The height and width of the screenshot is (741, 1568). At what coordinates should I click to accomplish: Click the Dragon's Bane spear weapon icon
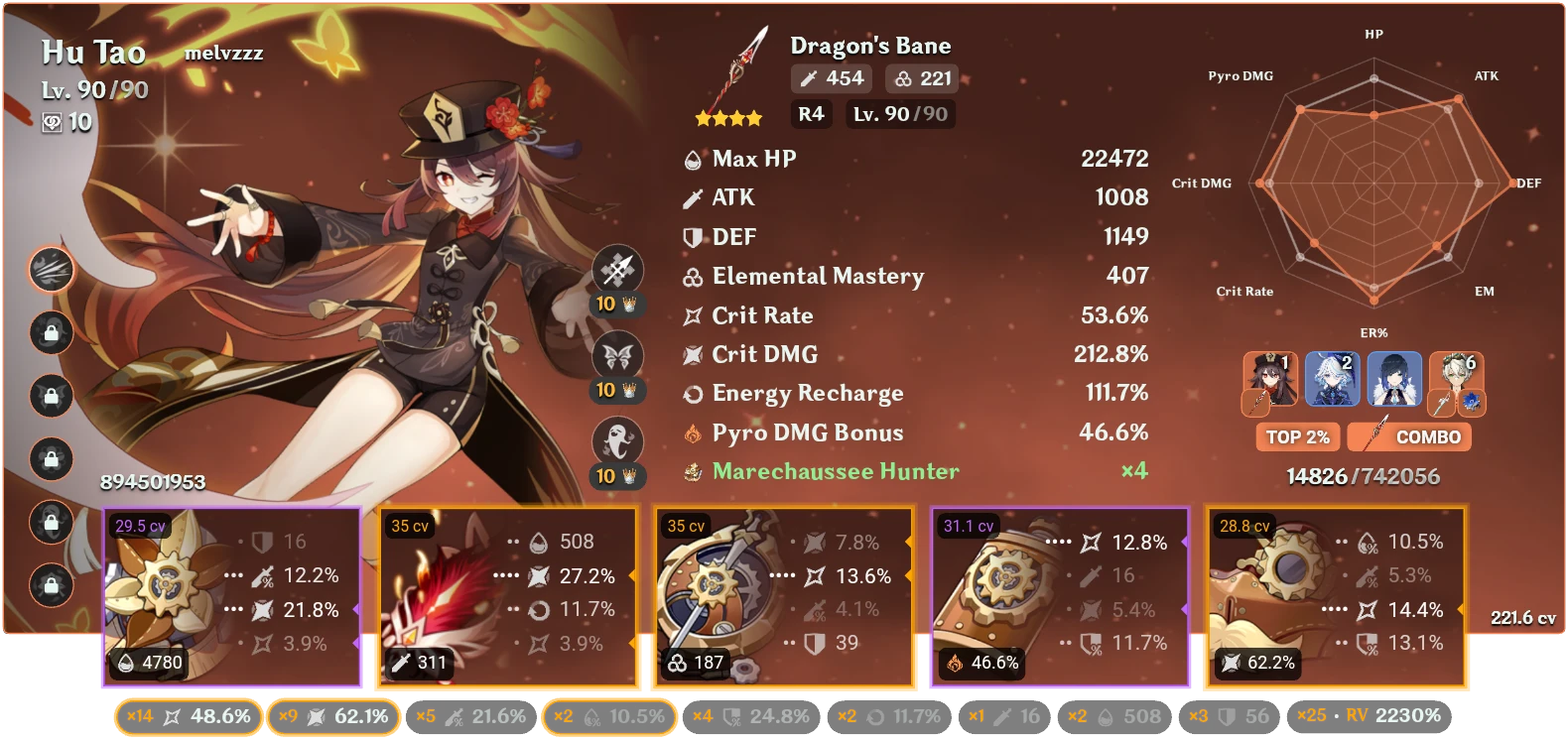(x=735, y=64)
